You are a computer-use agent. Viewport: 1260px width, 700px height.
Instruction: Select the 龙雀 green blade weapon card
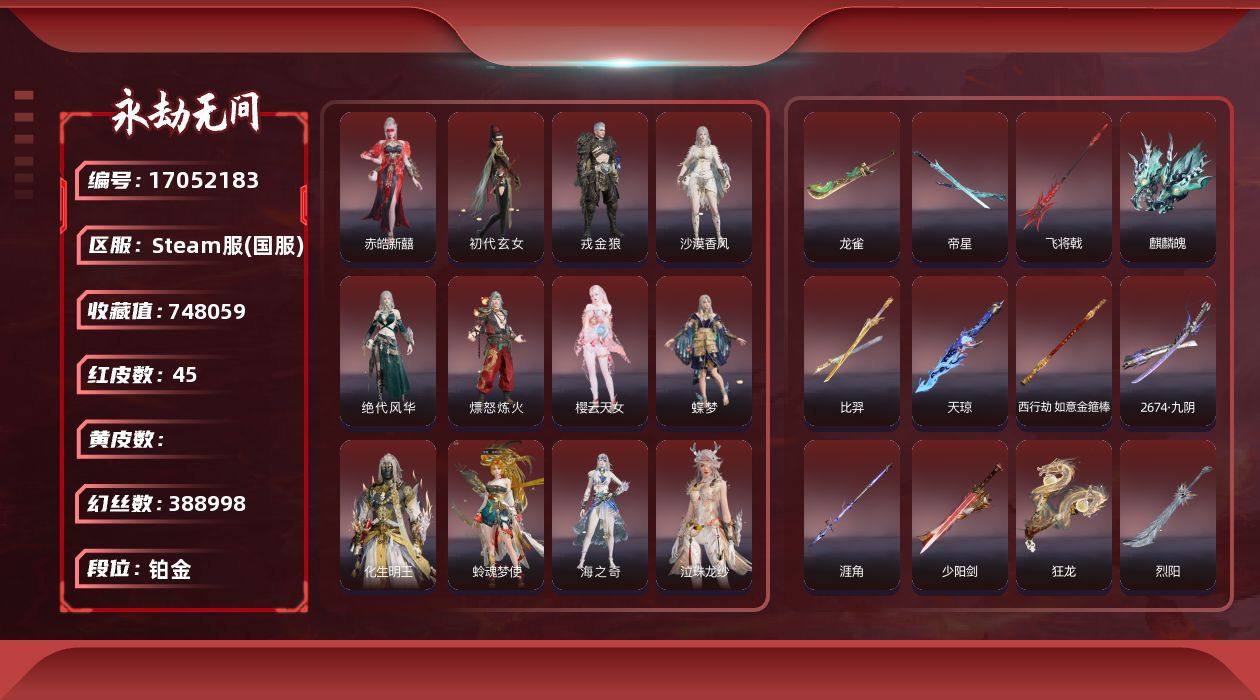(852, 186)
